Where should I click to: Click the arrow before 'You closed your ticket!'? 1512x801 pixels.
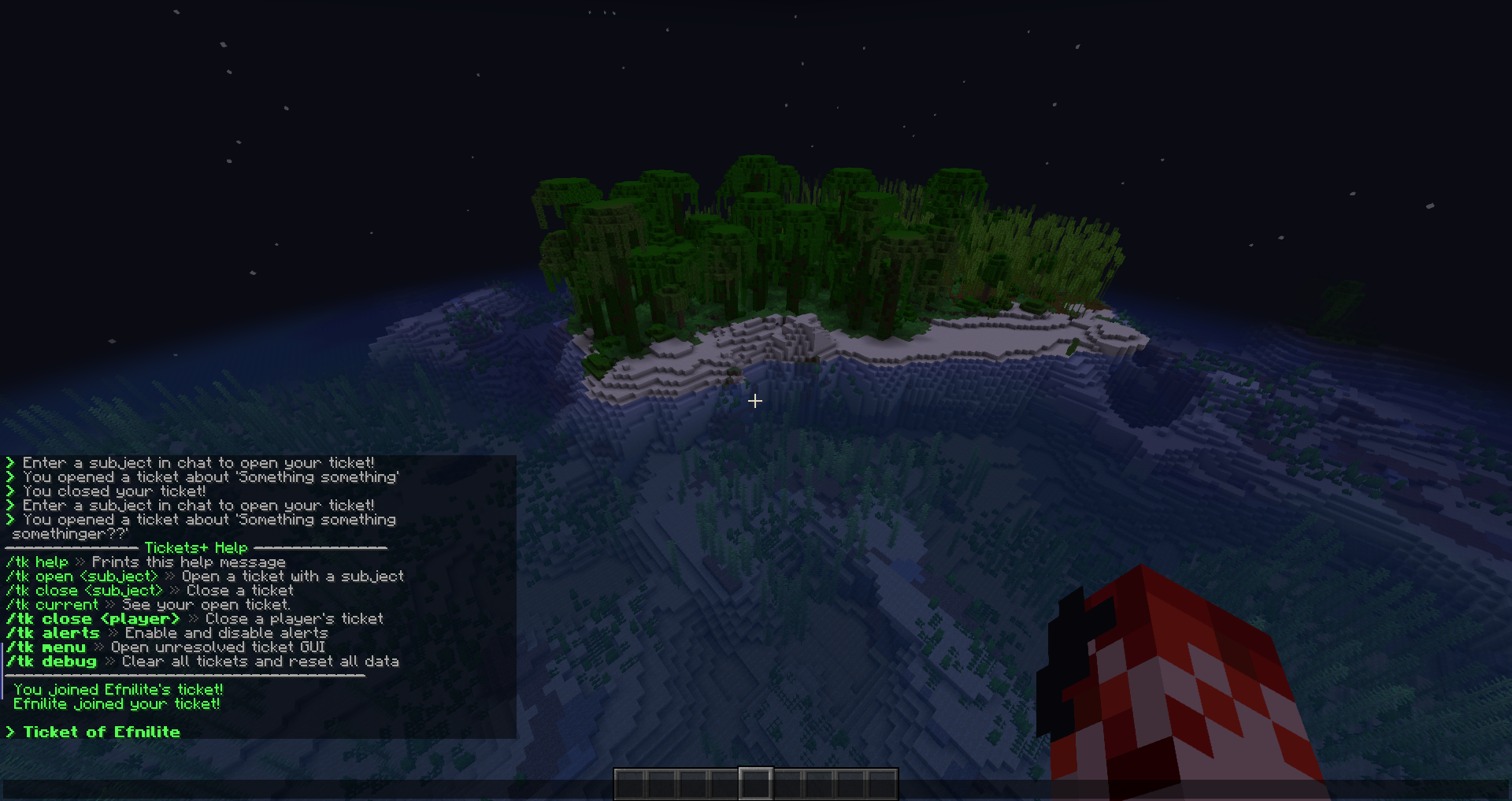(x=10, y=490)
